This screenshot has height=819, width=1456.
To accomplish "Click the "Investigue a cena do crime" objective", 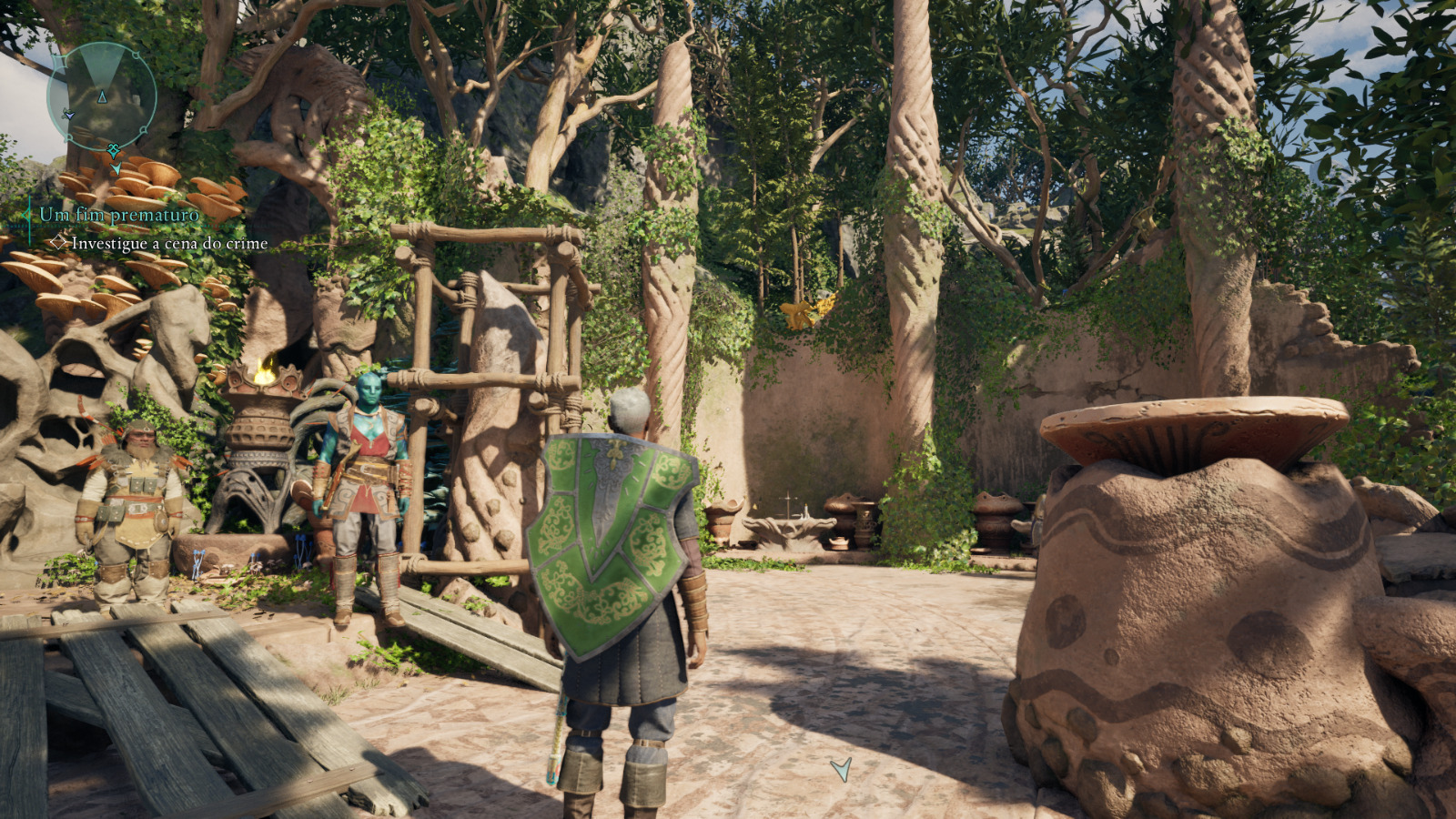I will pyautogui.click(x=169, y=244).
